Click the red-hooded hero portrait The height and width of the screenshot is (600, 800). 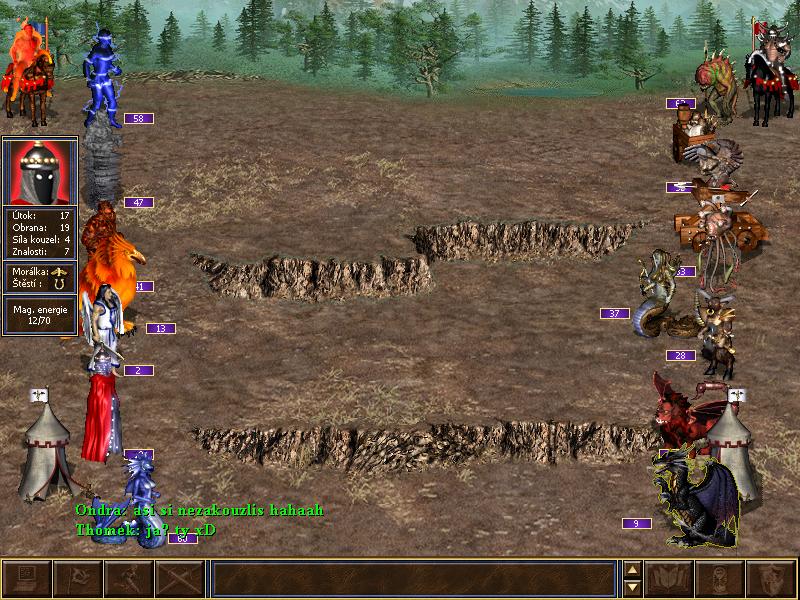click(40, 171)
